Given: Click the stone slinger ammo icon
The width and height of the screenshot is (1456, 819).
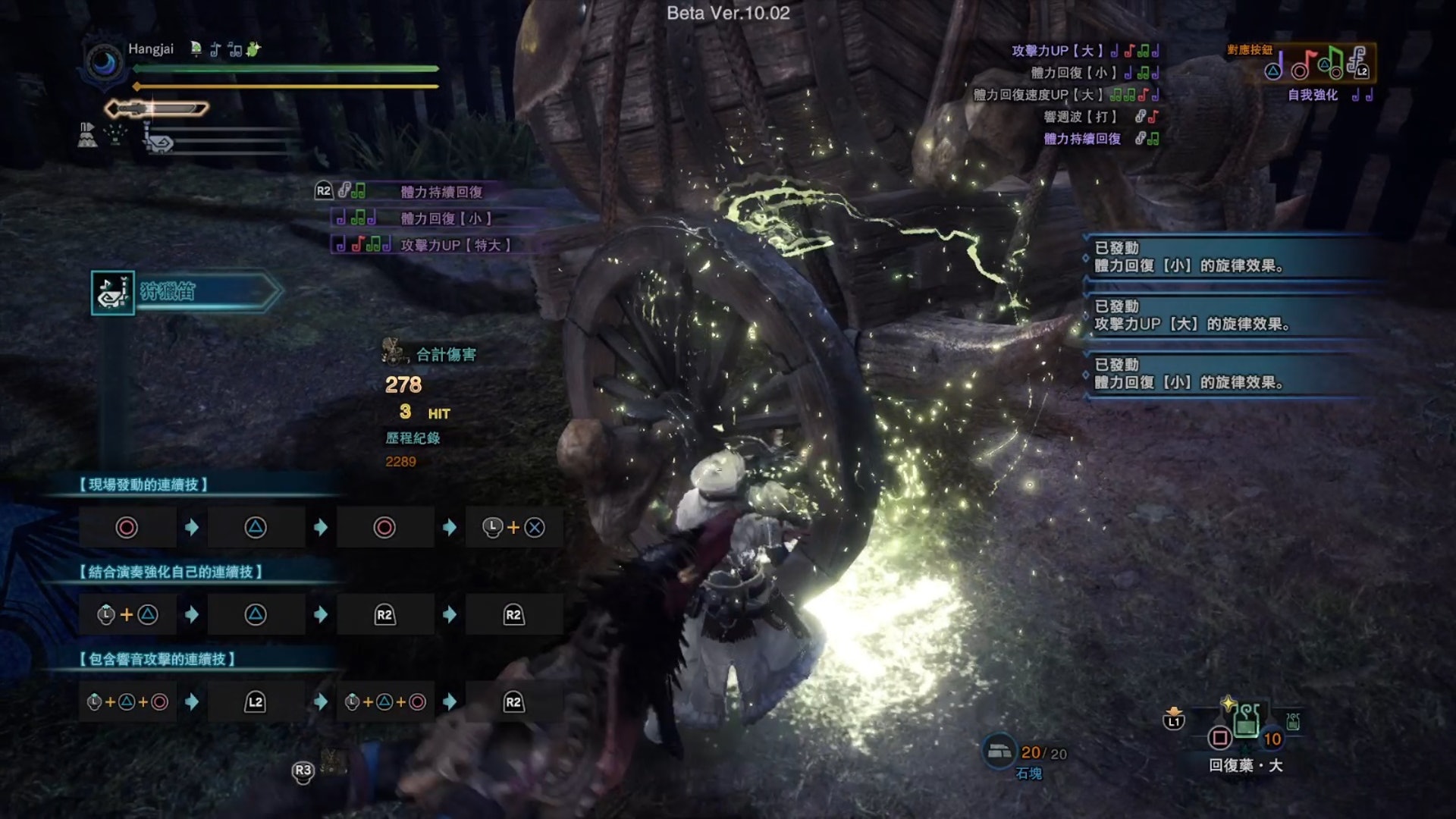Looking at the screenshot, I should click(x=999, y=751).
